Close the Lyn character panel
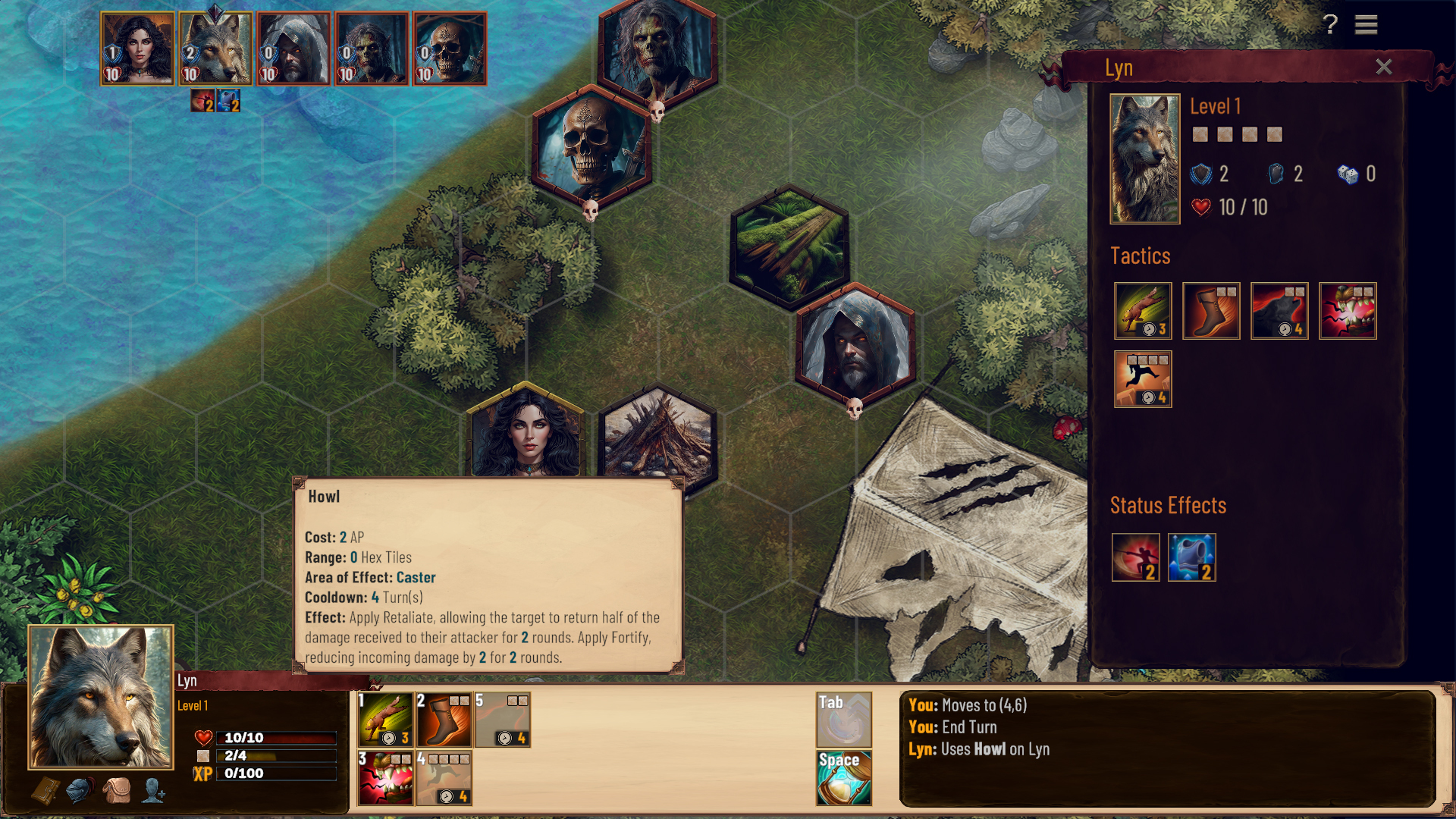This screenshot has height=819, width=1456. pos(1385,67)
